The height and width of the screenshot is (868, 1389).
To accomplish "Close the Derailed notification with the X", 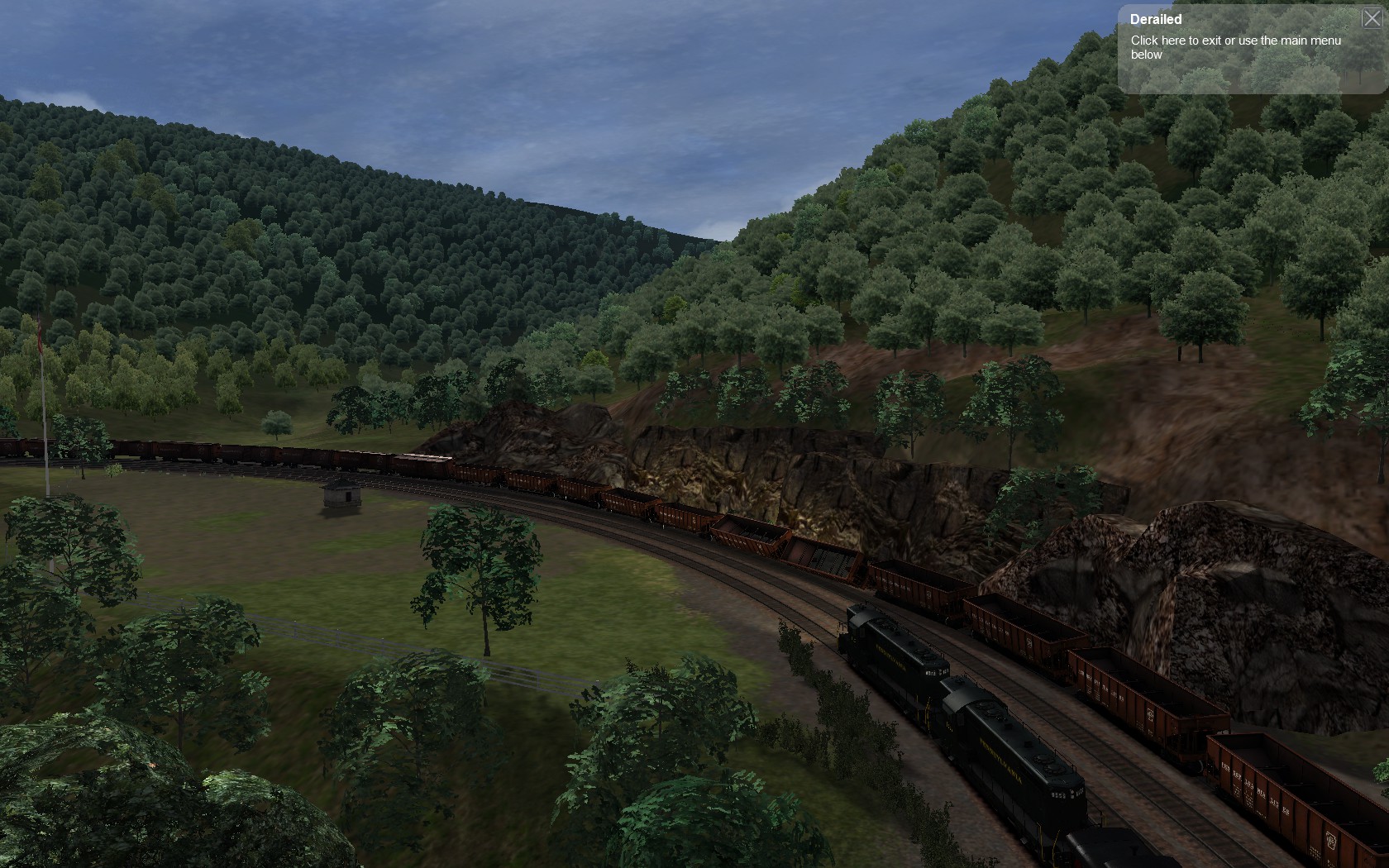I will pos(1371,18).
